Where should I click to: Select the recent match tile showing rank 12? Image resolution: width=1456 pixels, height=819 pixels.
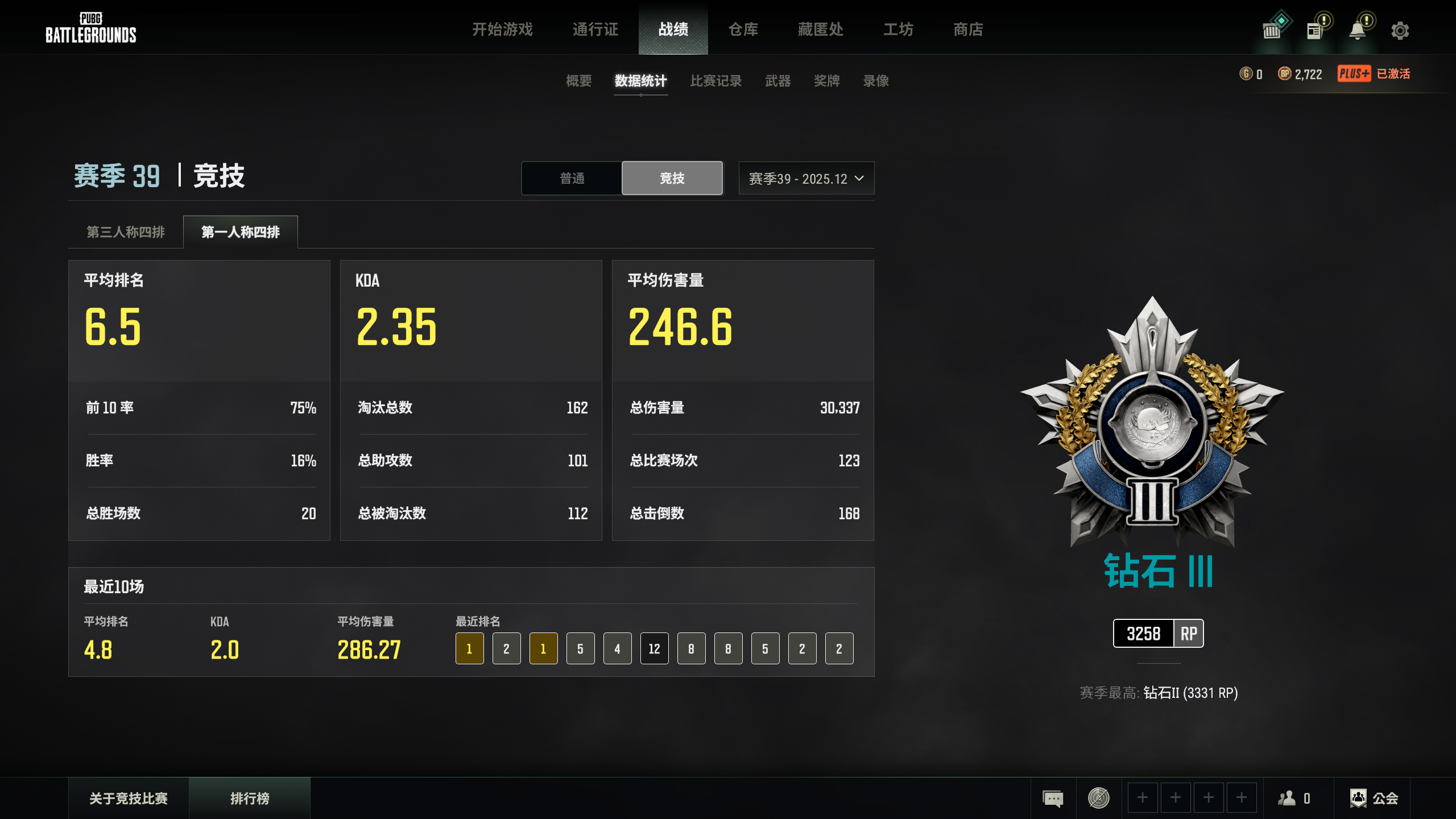click(x=653, y=648)
